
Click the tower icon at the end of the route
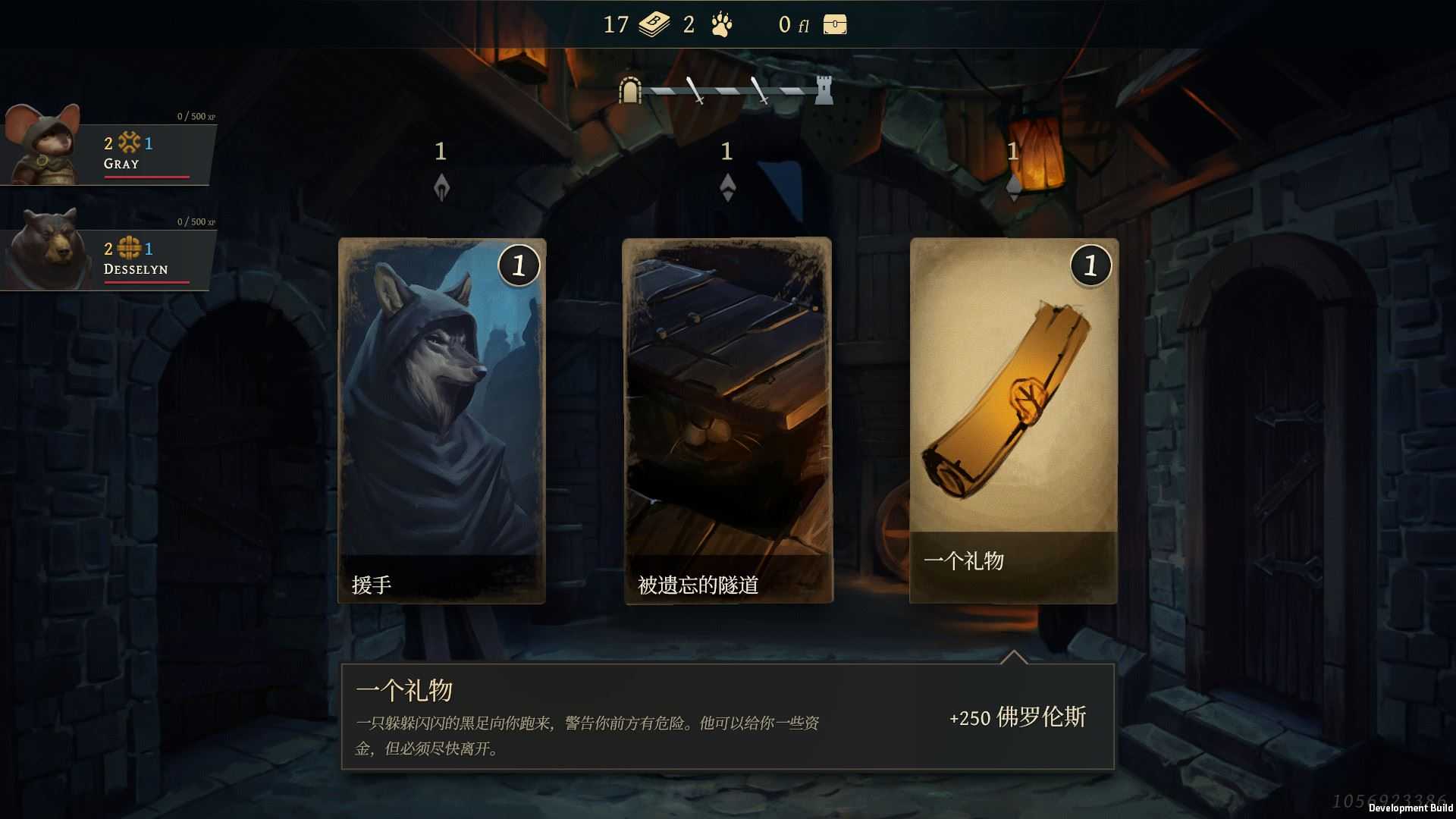coord(825,90)
